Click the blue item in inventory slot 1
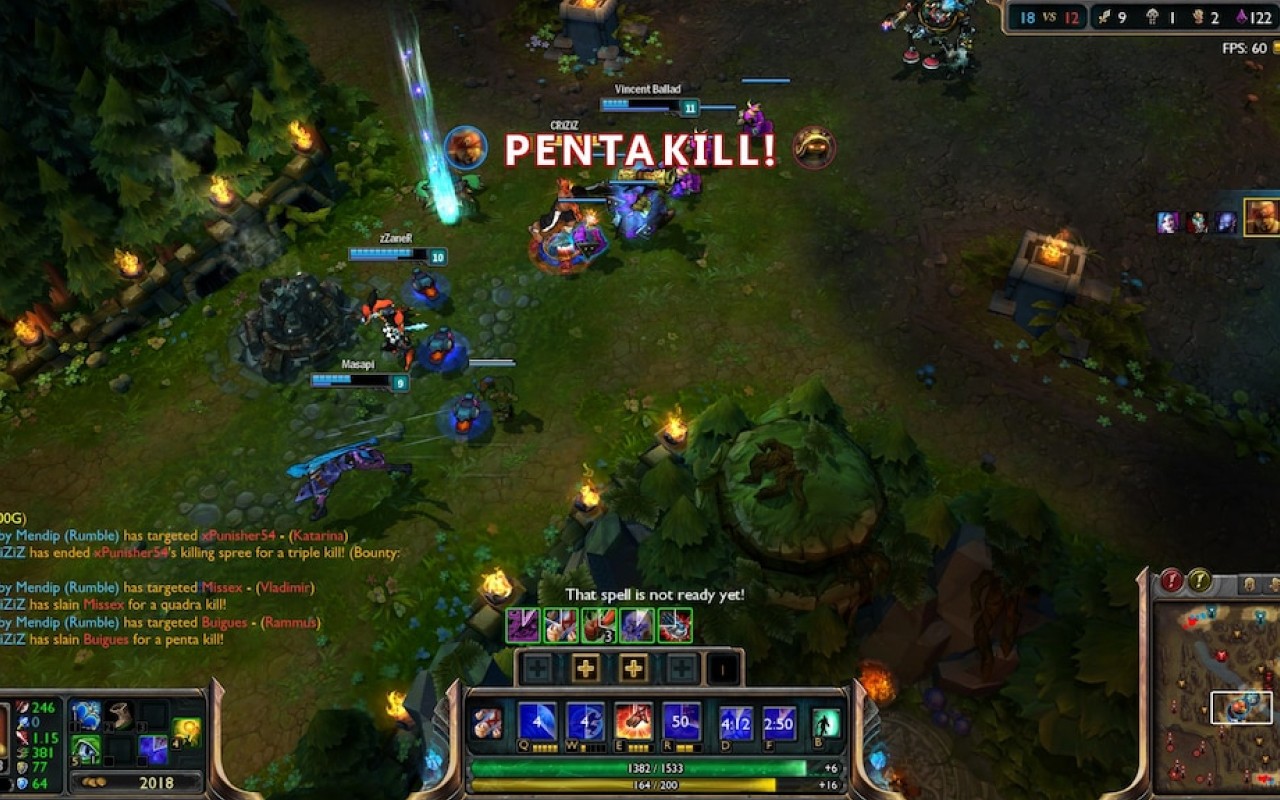 point(87,714)
